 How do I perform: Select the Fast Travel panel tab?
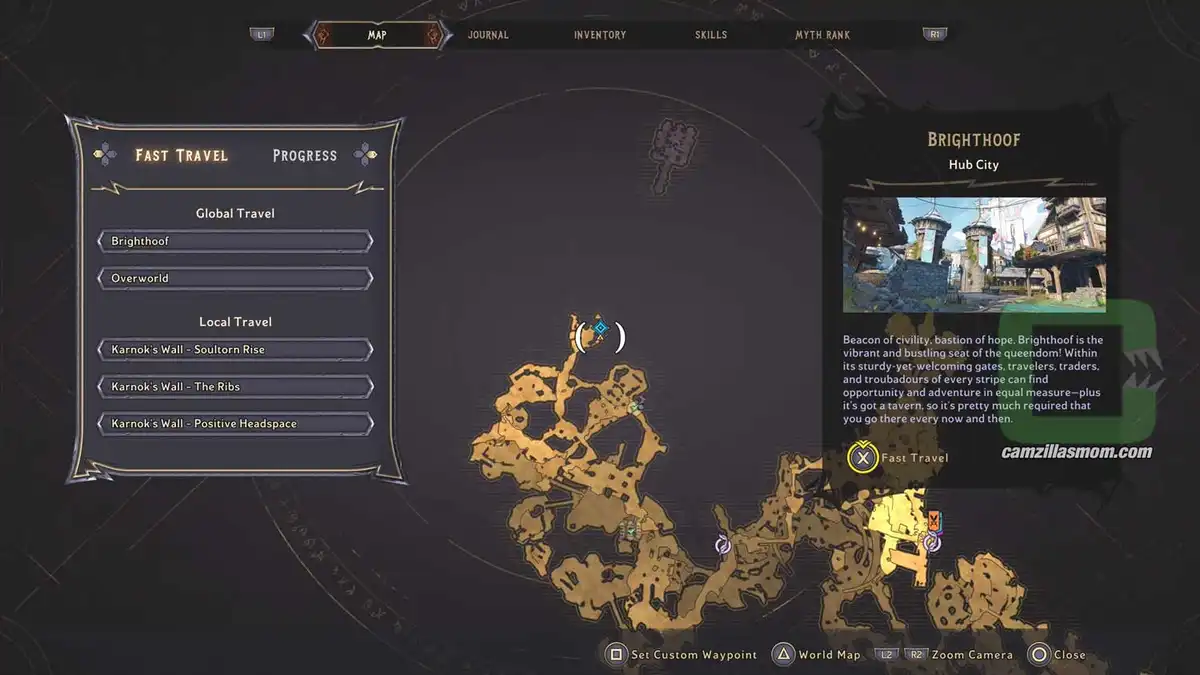coord(182,155)
